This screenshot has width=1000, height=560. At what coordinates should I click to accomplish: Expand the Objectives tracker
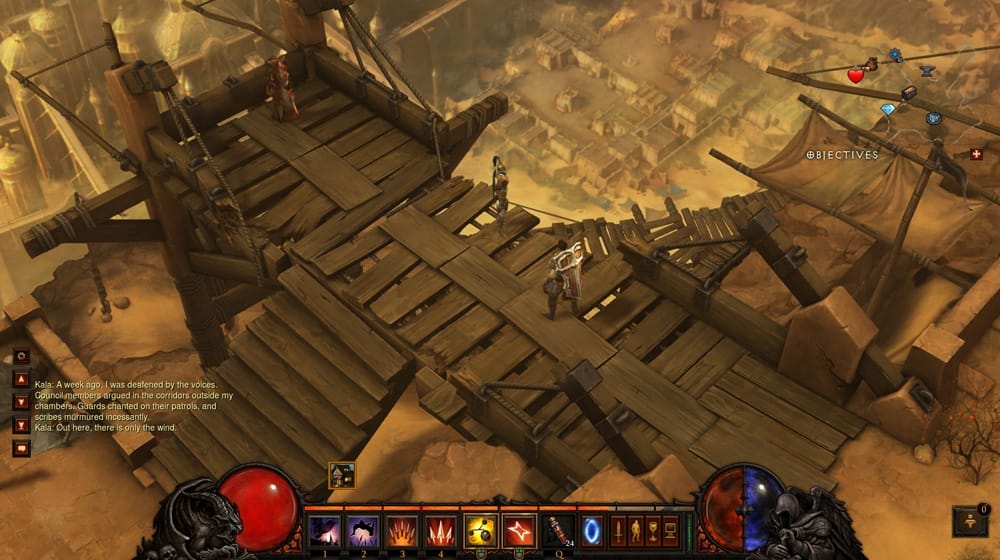(x=842, y=155)
